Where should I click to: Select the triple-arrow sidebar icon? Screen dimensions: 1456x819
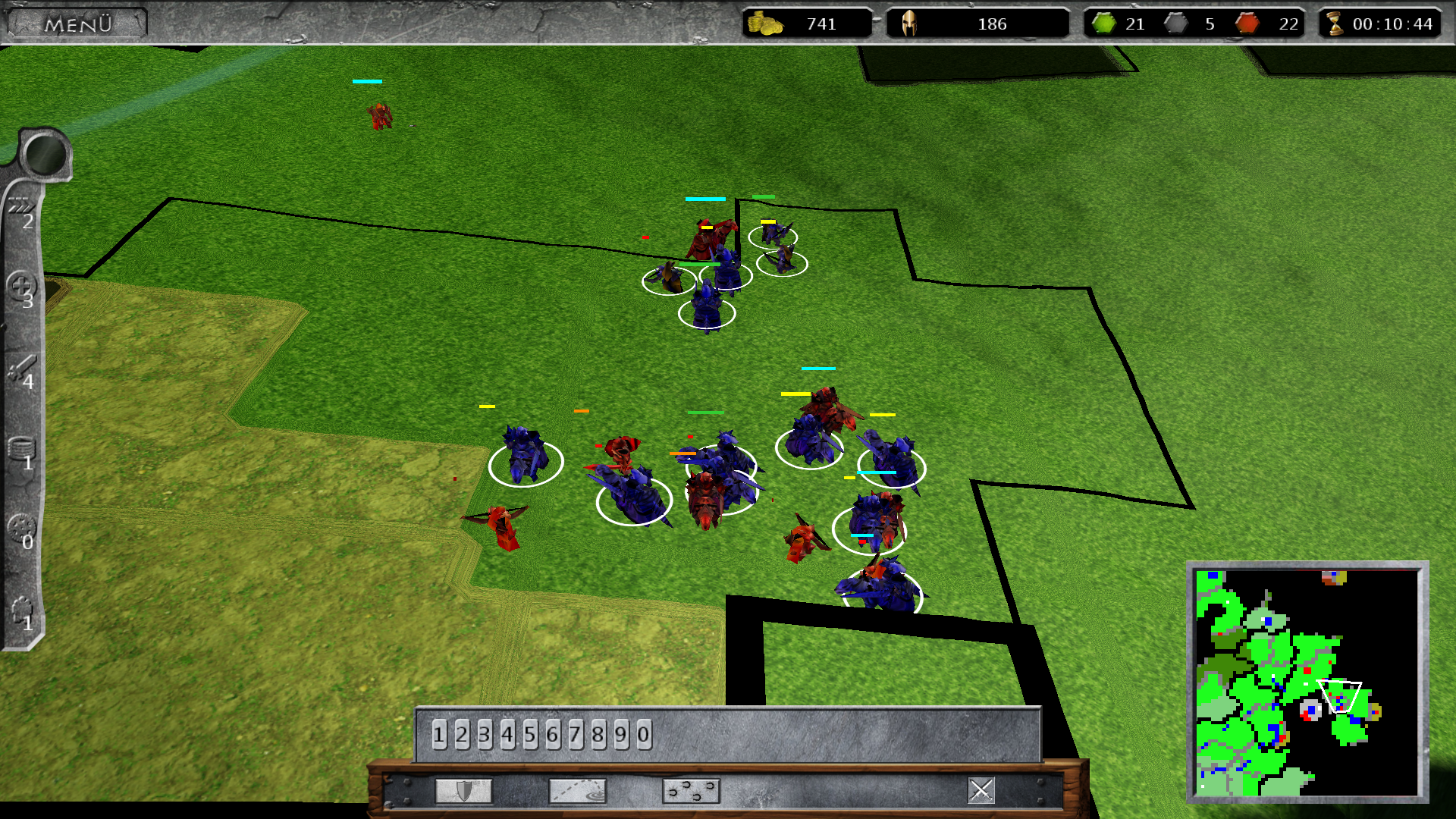click(20, 207)
